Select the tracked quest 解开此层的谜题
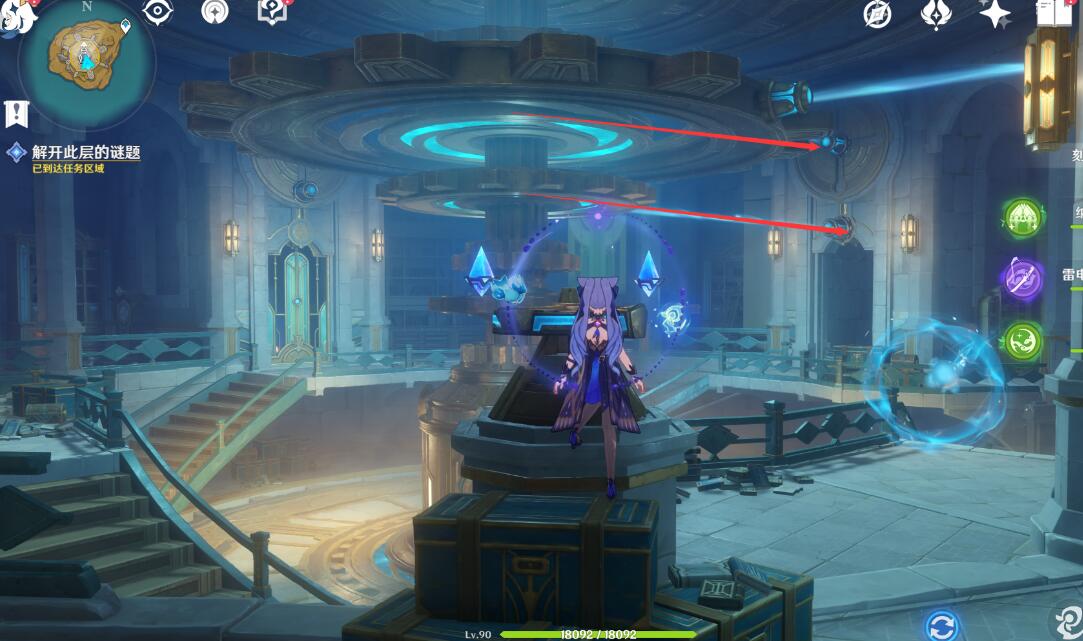This screenshot has height=641, width=1083. (85, 153)
